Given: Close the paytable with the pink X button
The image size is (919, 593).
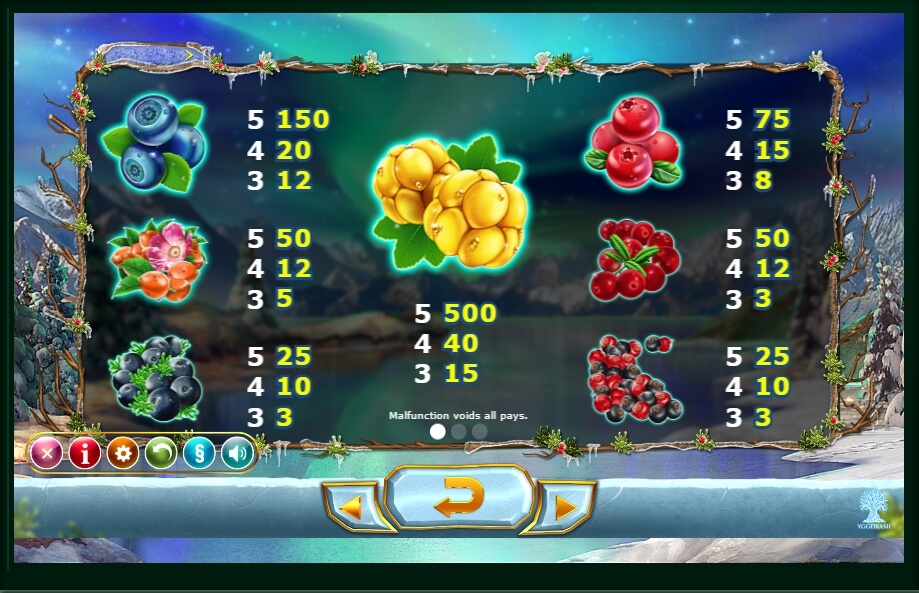Looking at the screenshot, I should pos(46,454).
